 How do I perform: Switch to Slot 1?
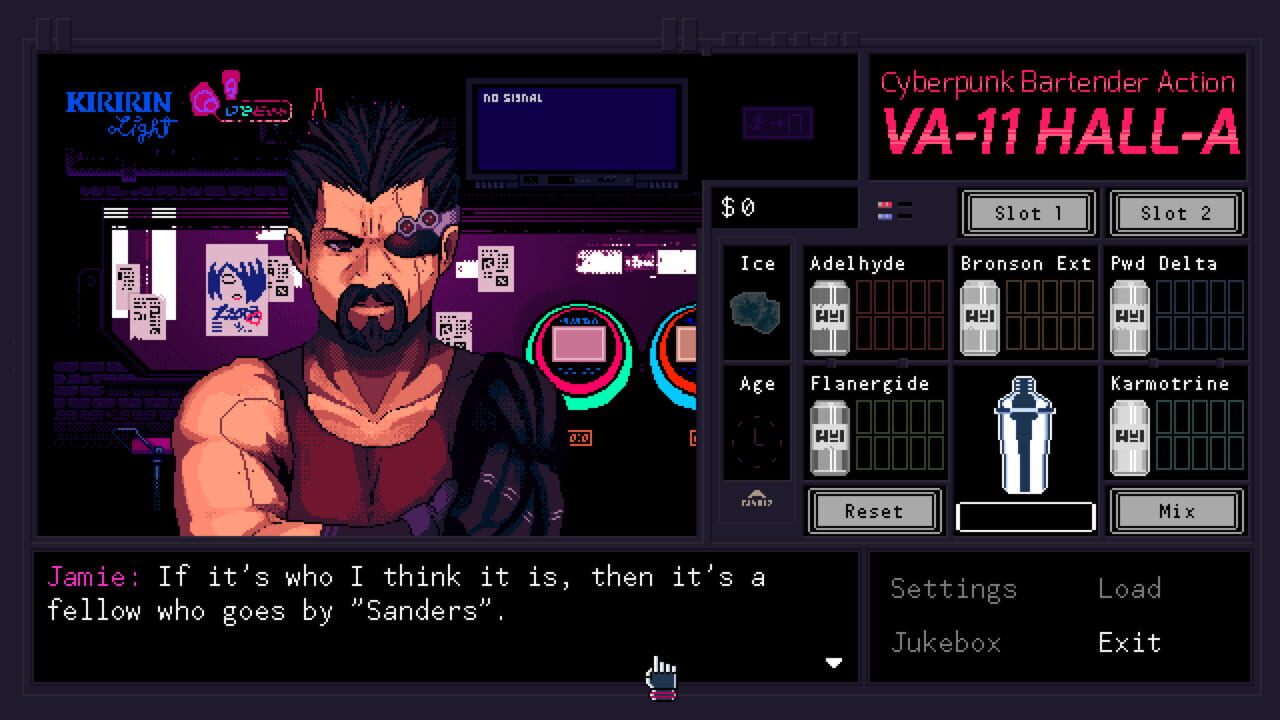point(1027,213)
